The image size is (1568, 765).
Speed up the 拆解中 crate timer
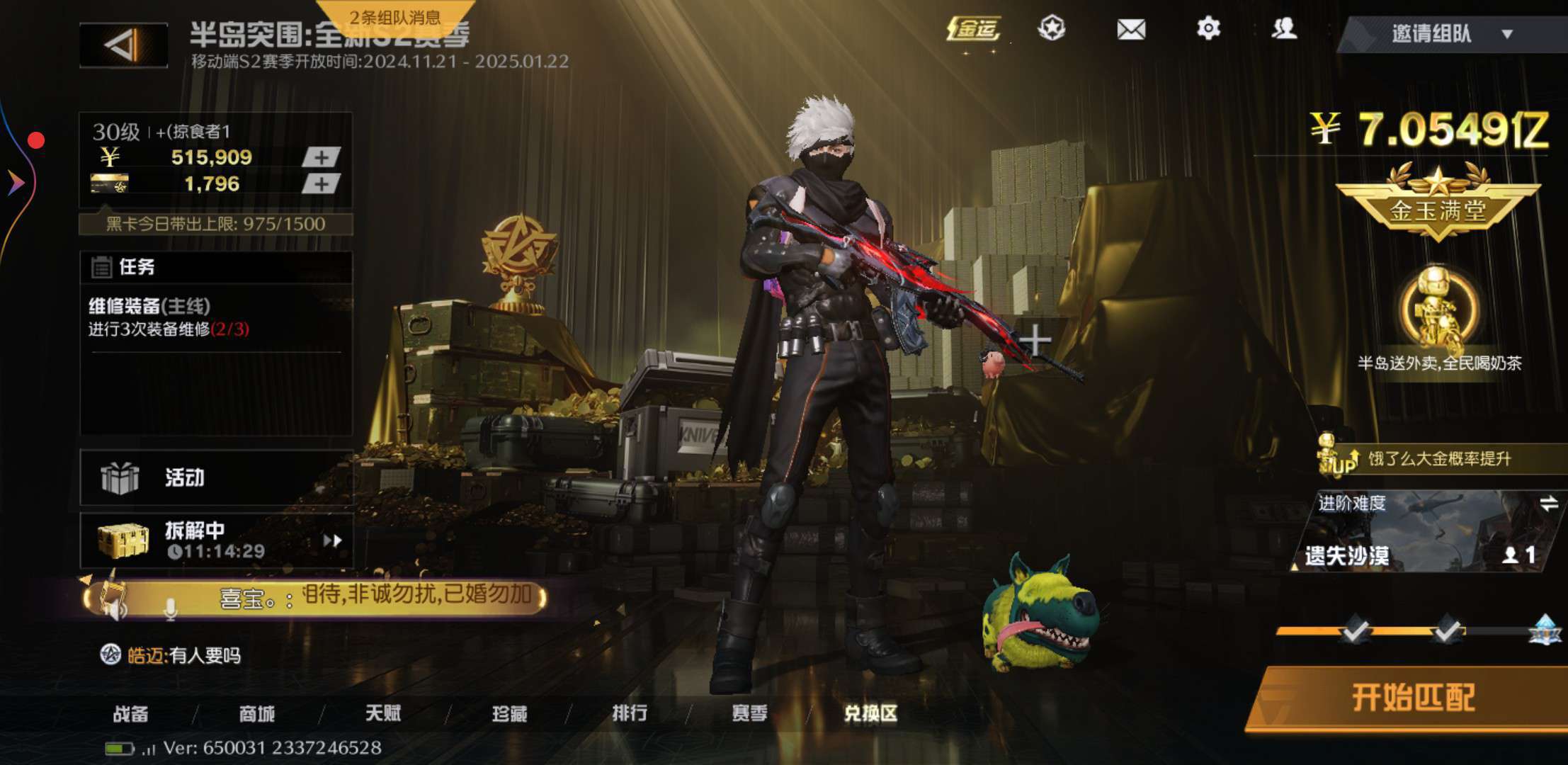[x=332, y=541]
